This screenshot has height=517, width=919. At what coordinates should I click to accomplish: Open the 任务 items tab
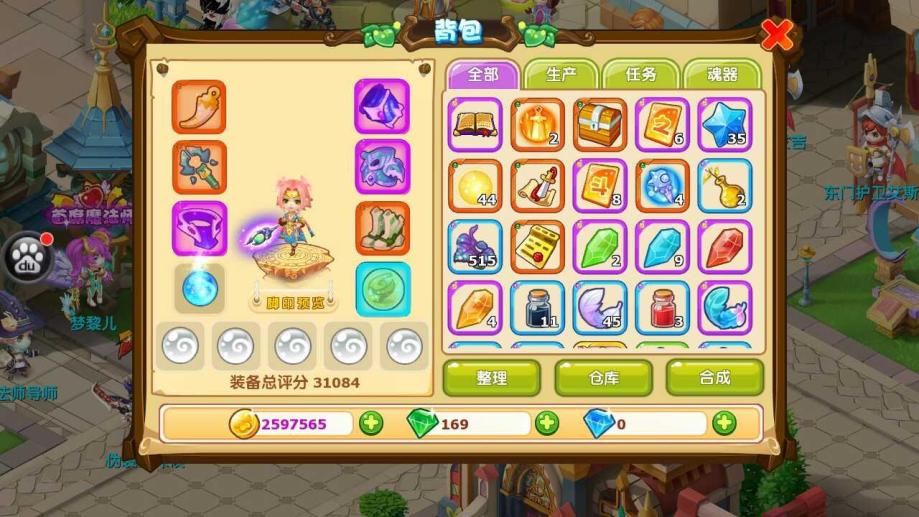click(640, 75)
